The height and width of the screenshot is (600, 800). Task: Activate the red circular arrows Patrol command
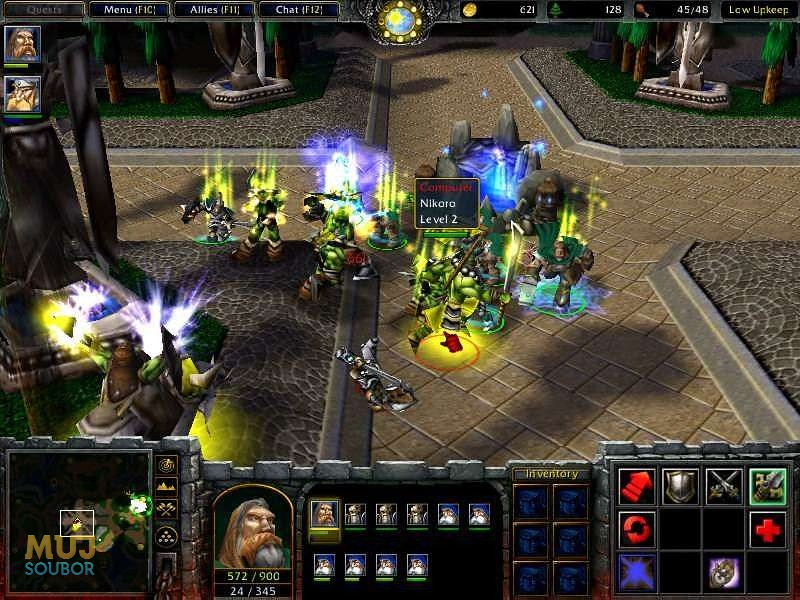pyautogui.click(x=637, y=528)
